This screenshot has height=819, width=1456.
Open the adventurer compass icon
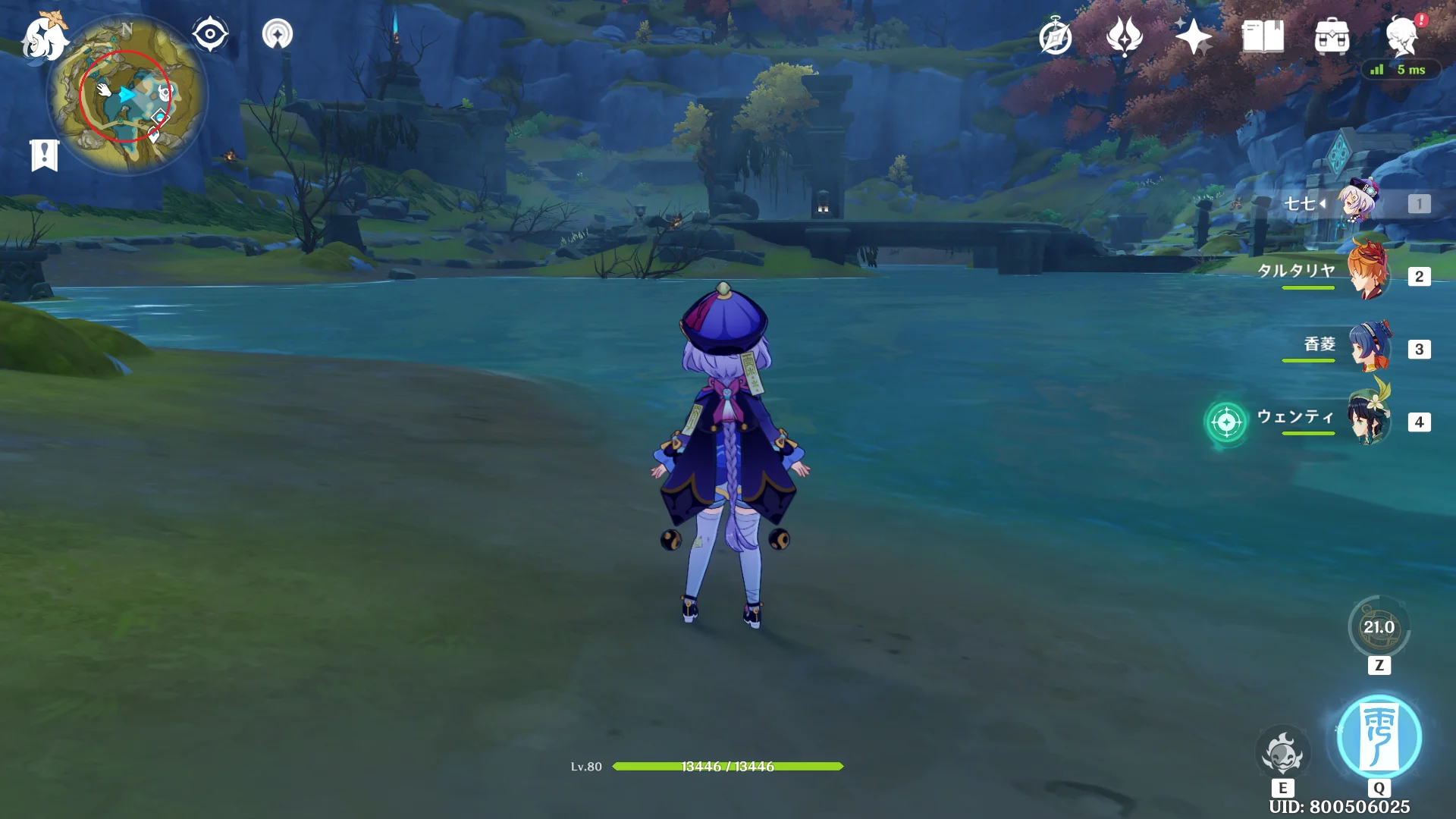coord(1056,36)
